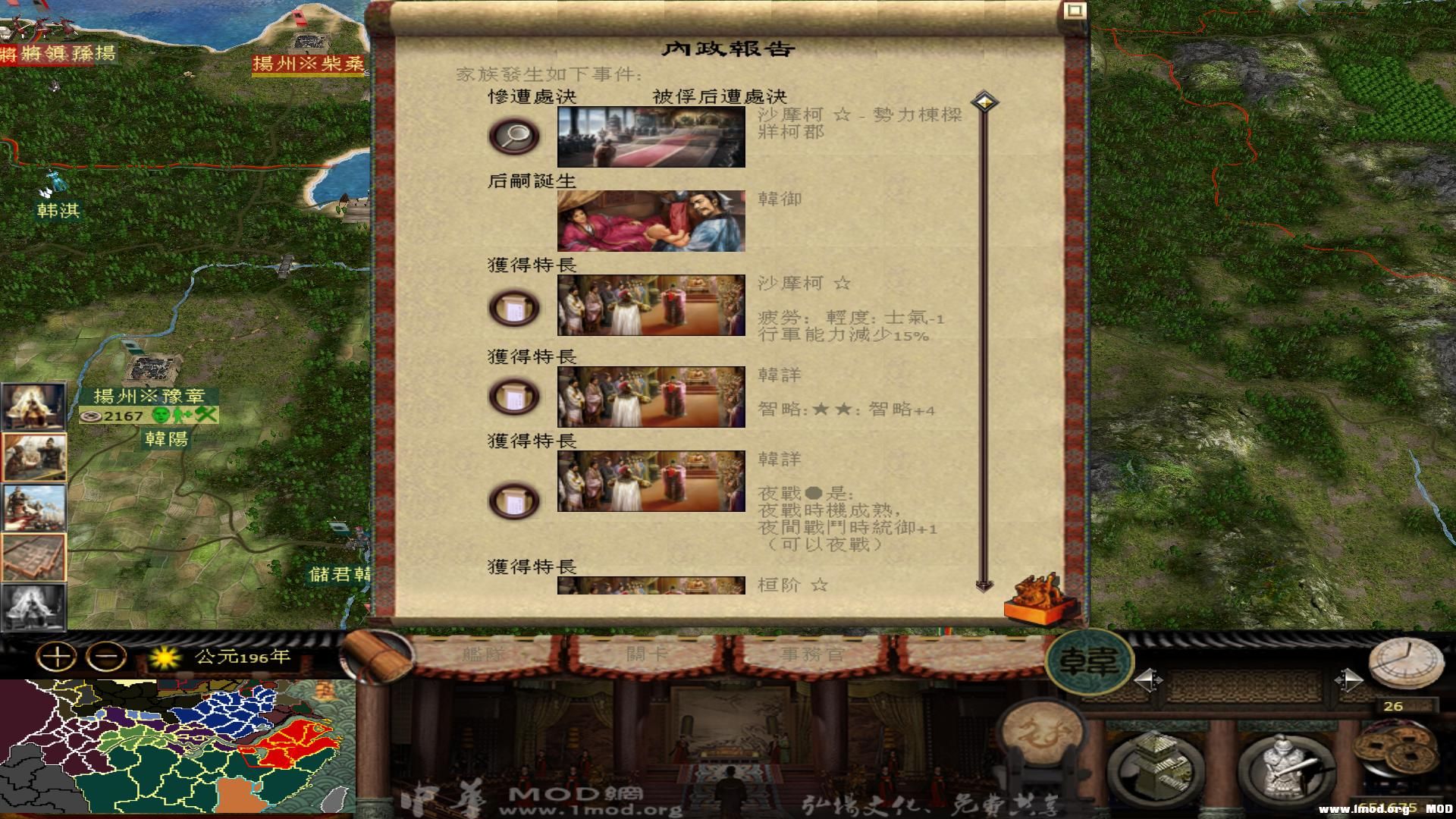This screenshot has width=1456, height=819.
Task: Click the report panel scrollbar slider
Action: (984, 341)
